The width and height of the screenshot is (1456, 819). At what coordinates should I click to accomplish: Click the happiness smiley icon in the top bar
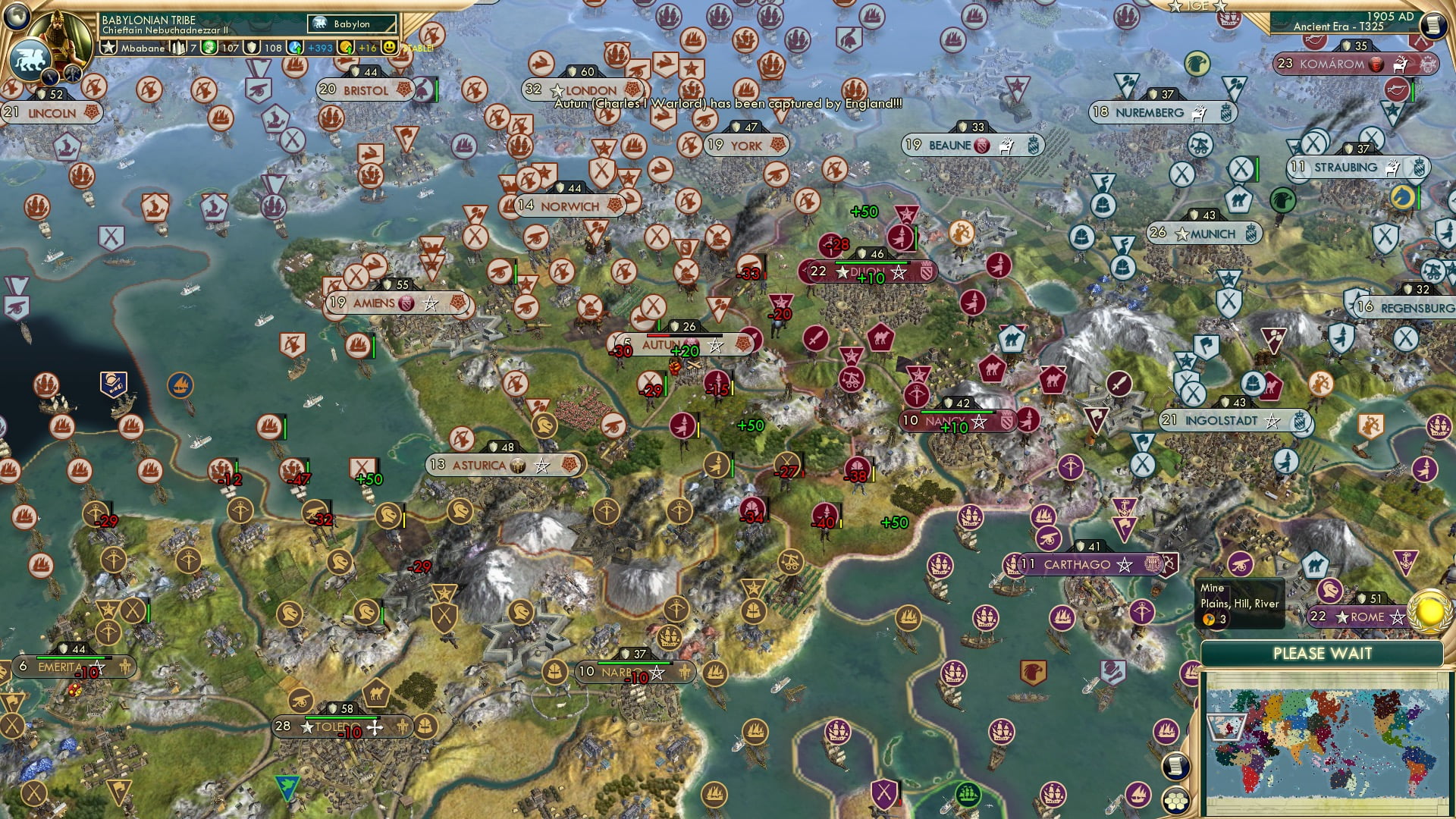388,47
